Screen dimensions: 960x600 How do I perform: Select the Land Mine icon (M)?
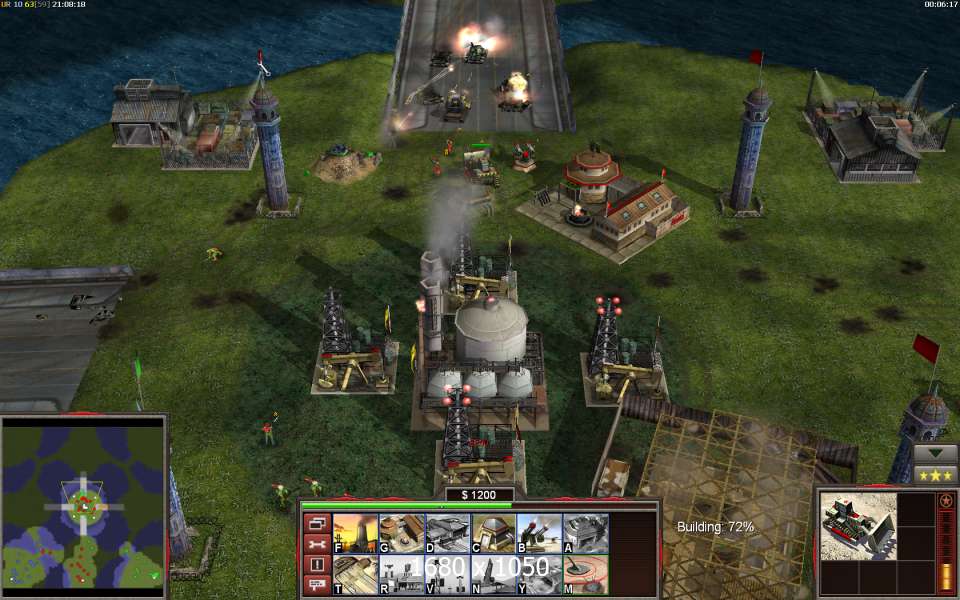[x=585, y=575]
